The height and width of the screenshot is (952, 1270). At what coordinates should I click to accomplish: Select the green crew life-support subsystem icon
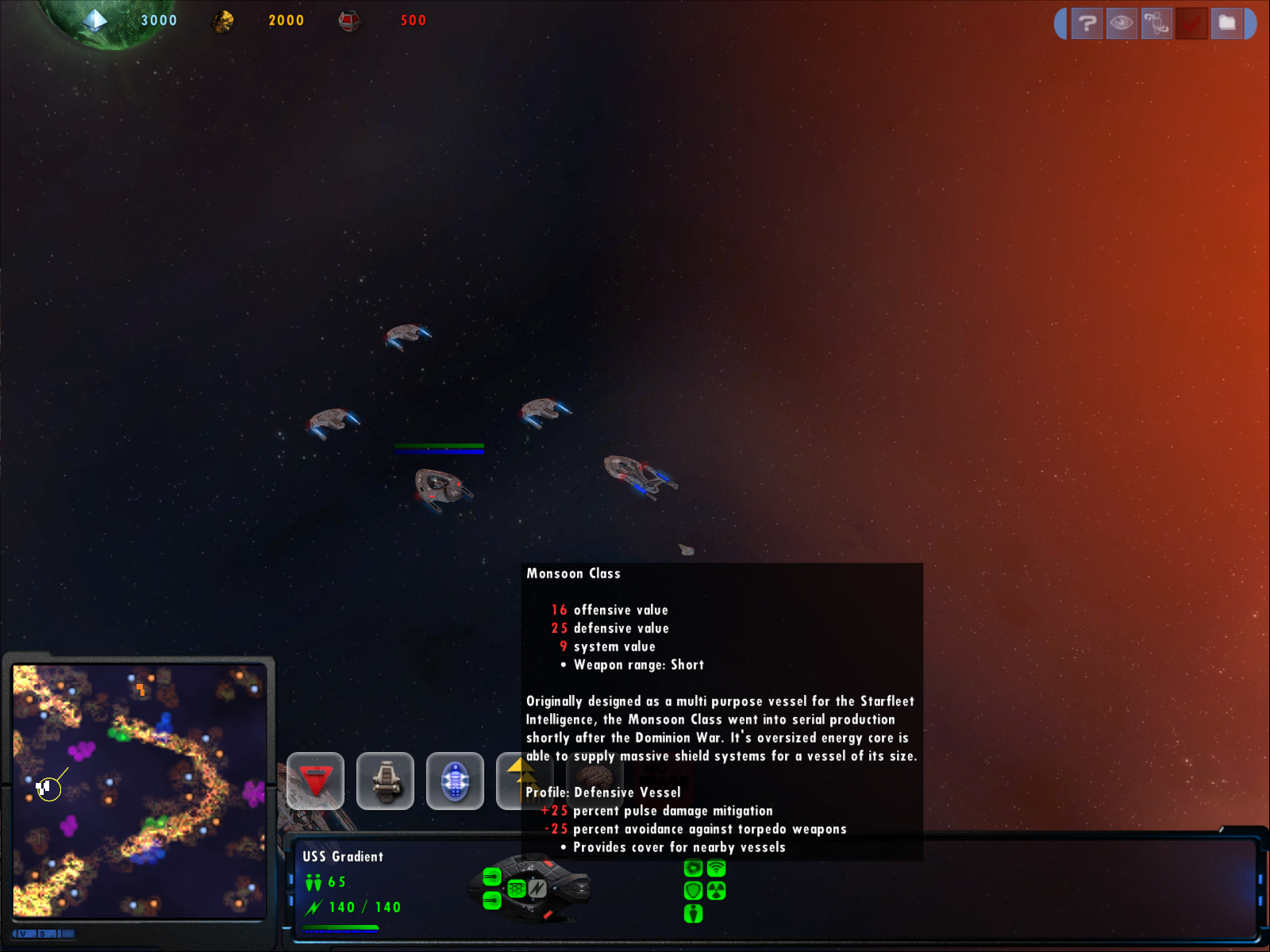[693, 914]
